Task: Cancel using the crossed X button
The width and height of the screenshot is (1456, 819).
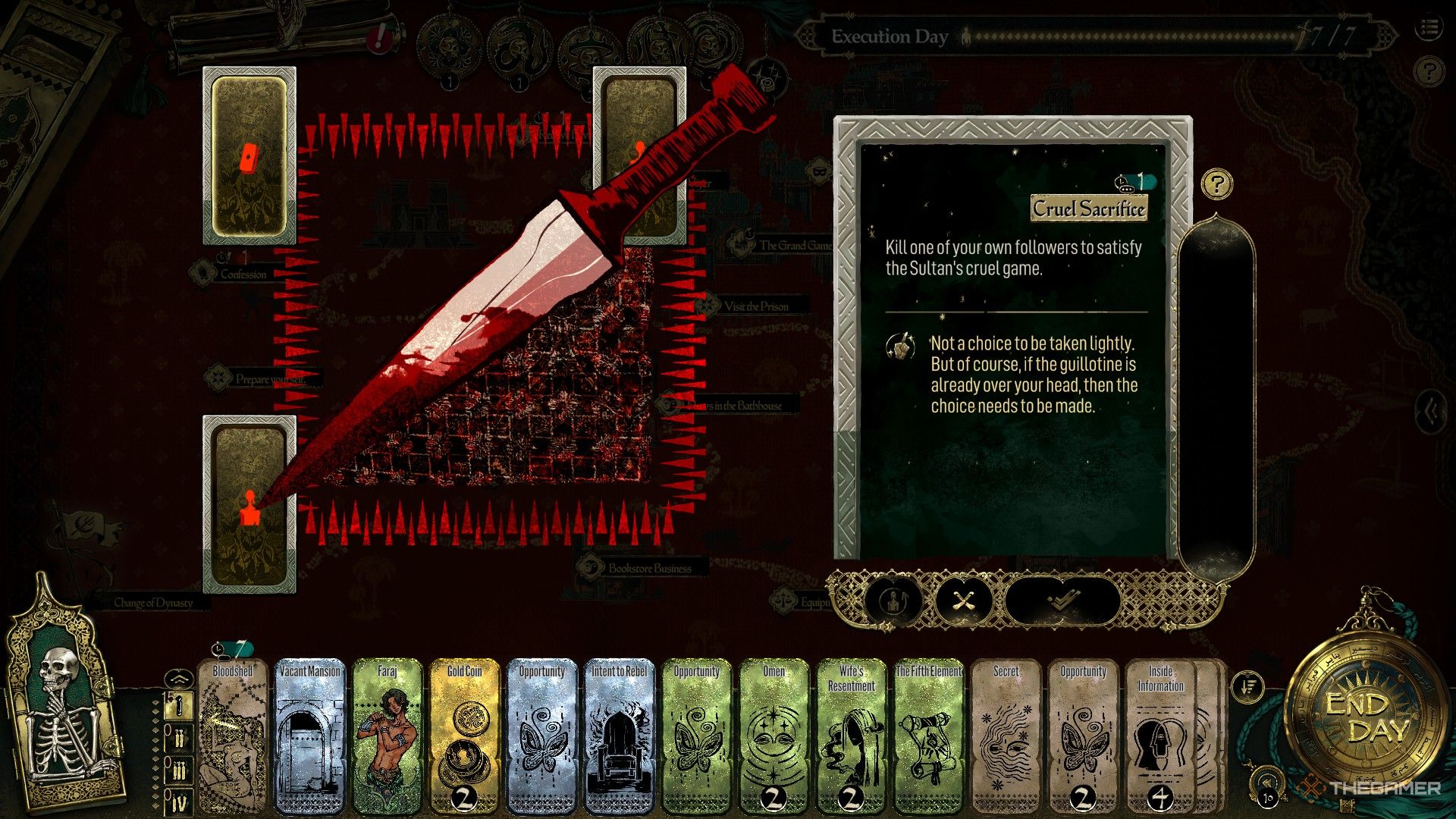Action: pyautogui.click(x=963, y=601)
